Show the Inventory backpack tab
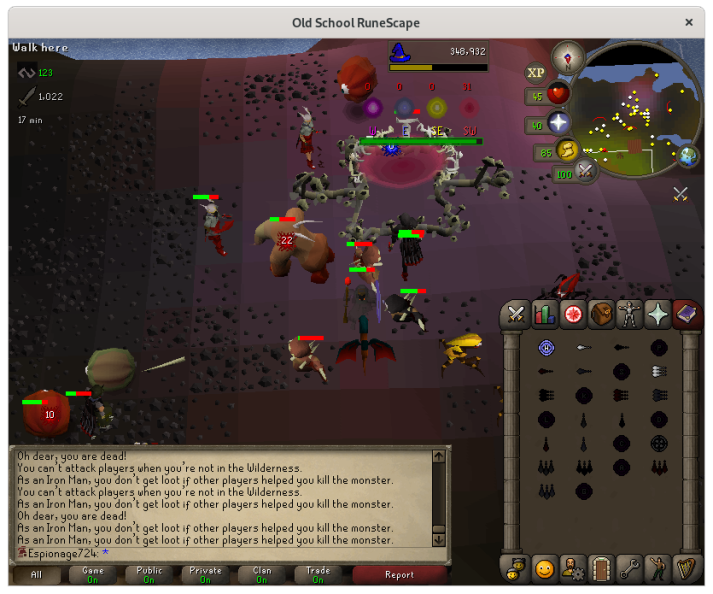Image resolution: width=713 pixels, height=594 pixels. tap(601, 314)
